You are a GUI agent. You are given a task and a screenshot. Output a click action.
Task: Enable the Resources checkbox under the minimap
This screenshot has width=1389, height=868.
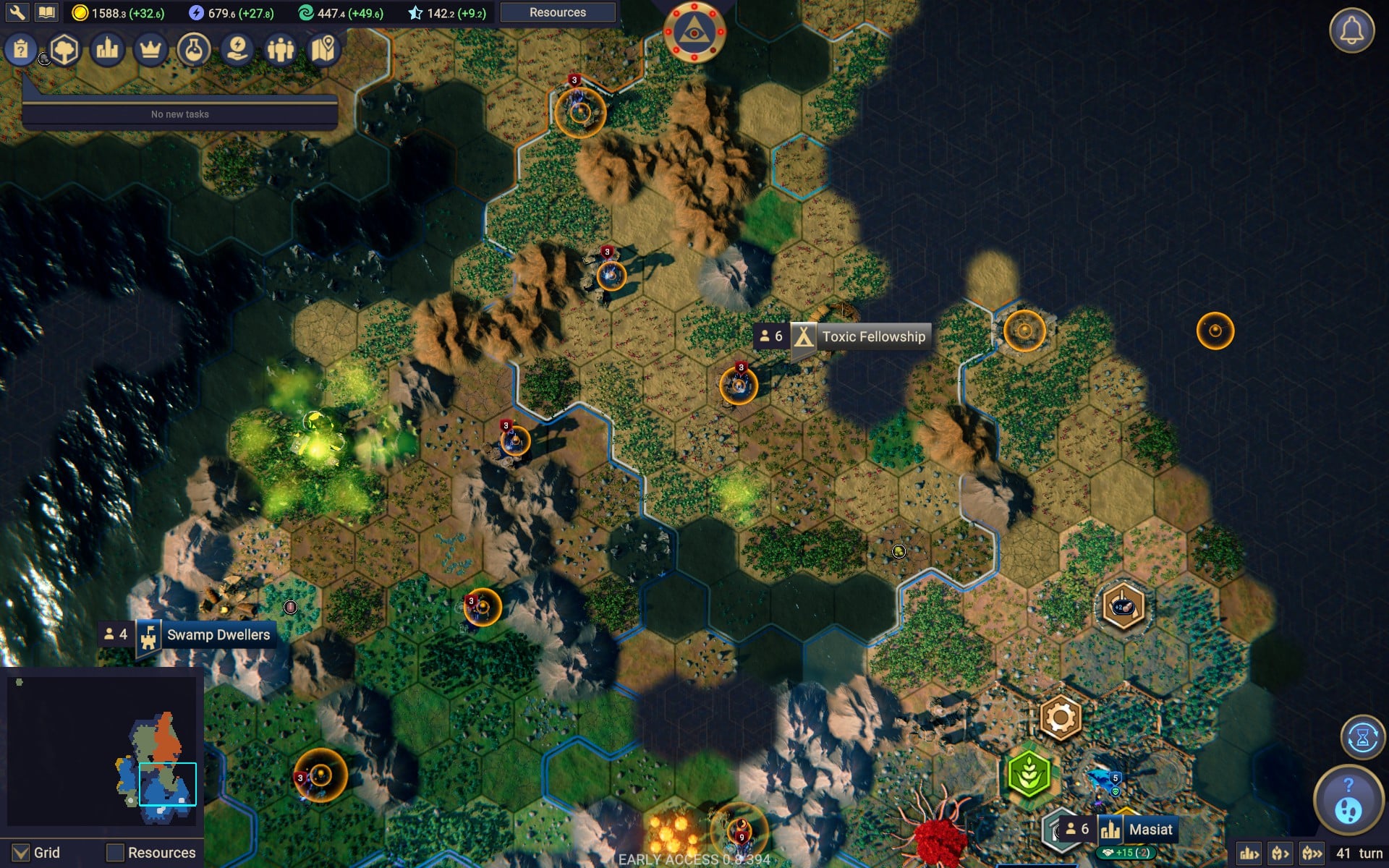(x=115, y=853)
